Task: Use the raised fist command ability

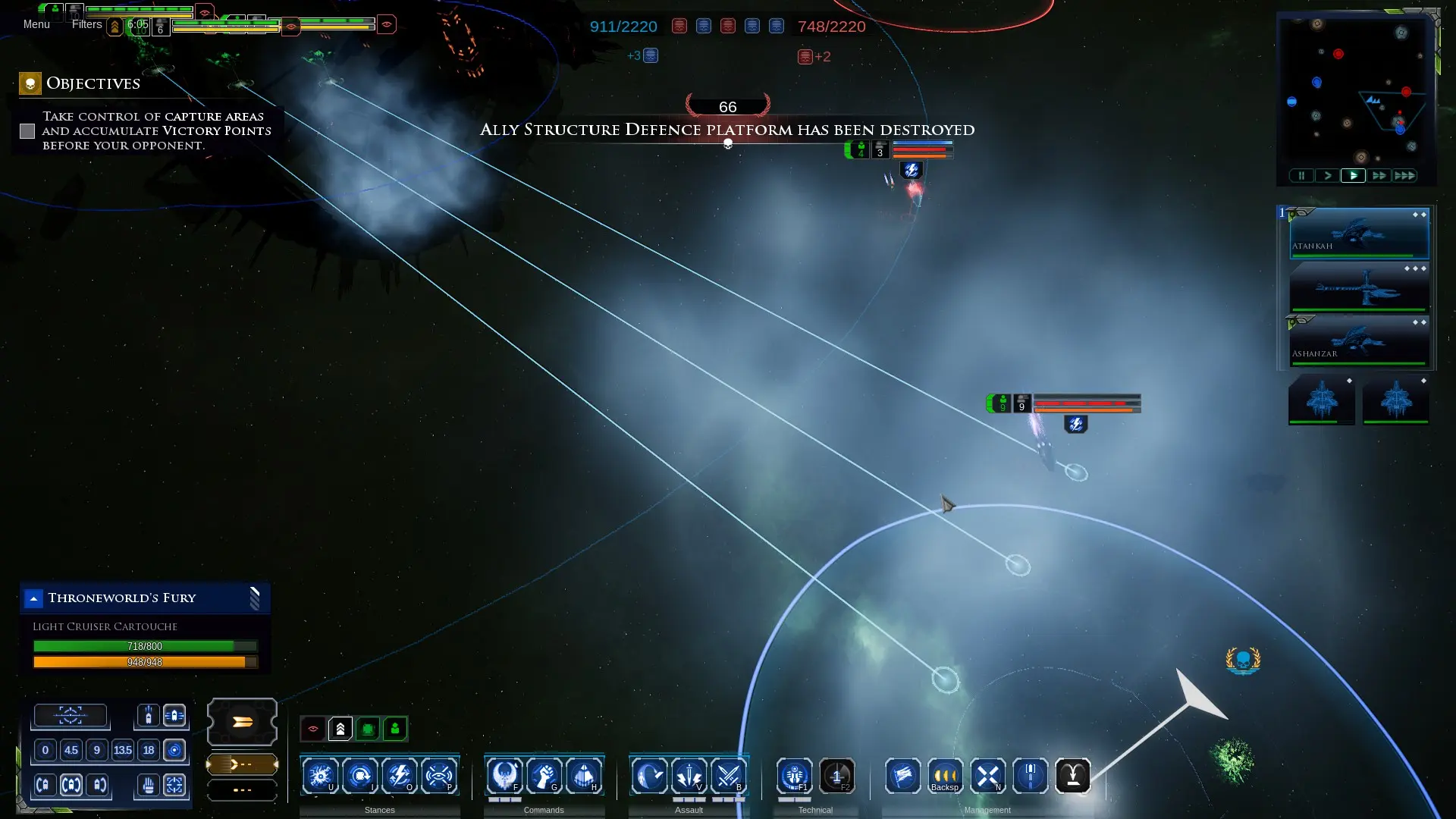Action: click(544, 776)
